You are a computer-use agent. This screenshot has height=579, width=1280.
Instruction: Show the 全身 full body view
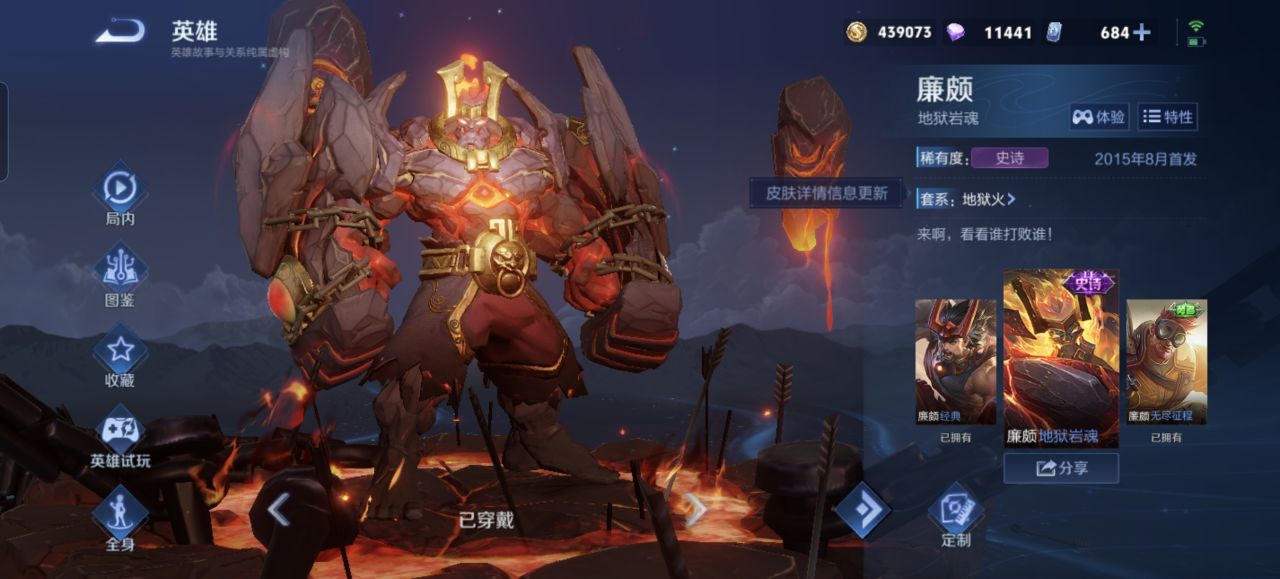pyautogui.click(x=120, y=518)
